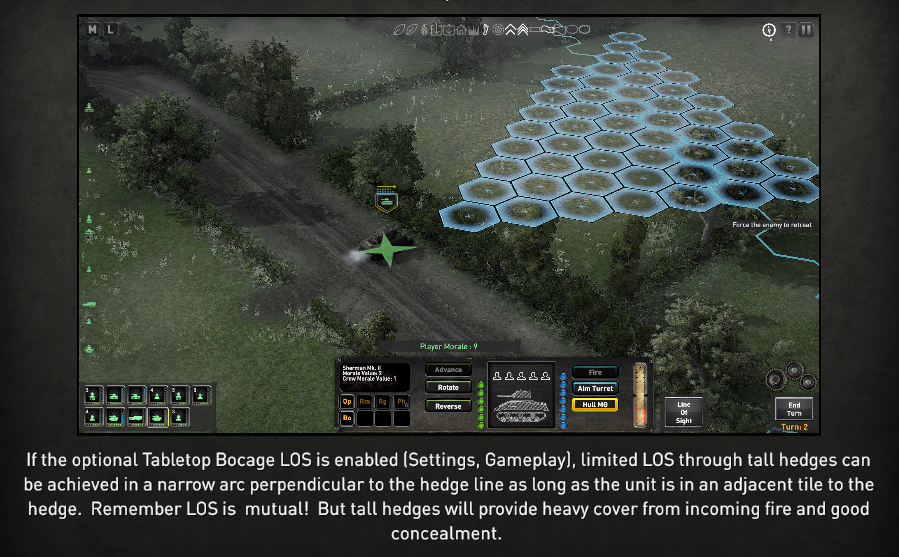Order the Sherman to Advance
Image resolution: width=899 pixels, height=557 pixels.
tap(448, 370)
